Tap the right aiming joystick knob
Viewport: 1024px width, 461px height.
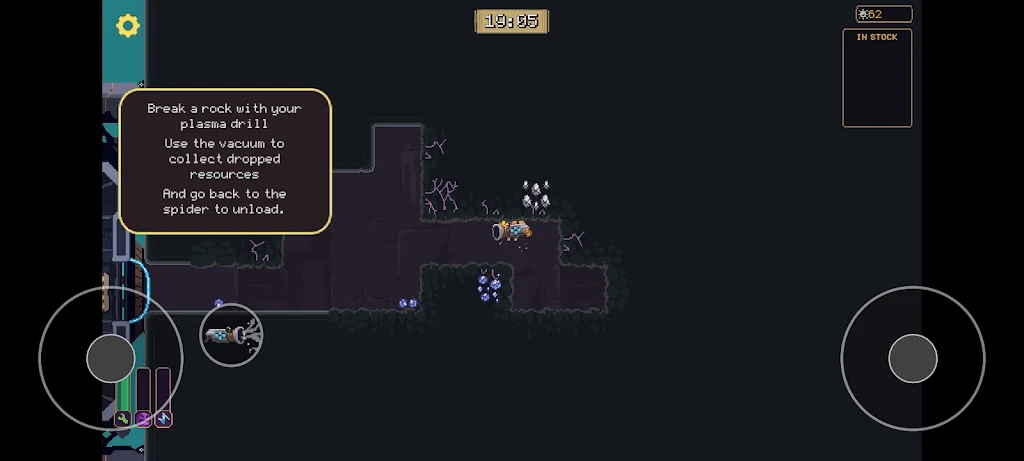click(912, 358)
